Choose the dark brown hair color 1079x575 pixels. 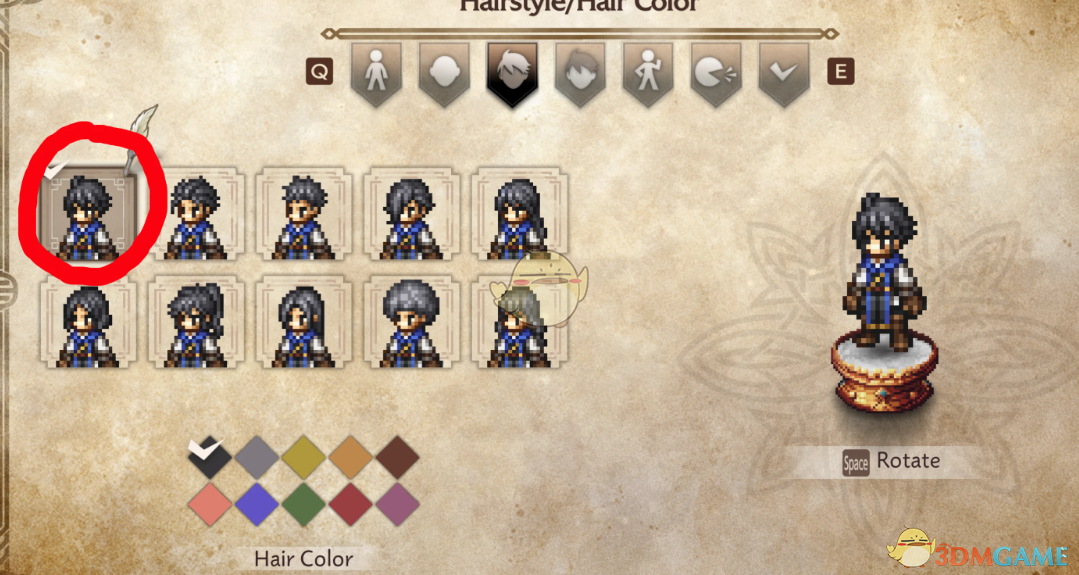tap(398, 456)
